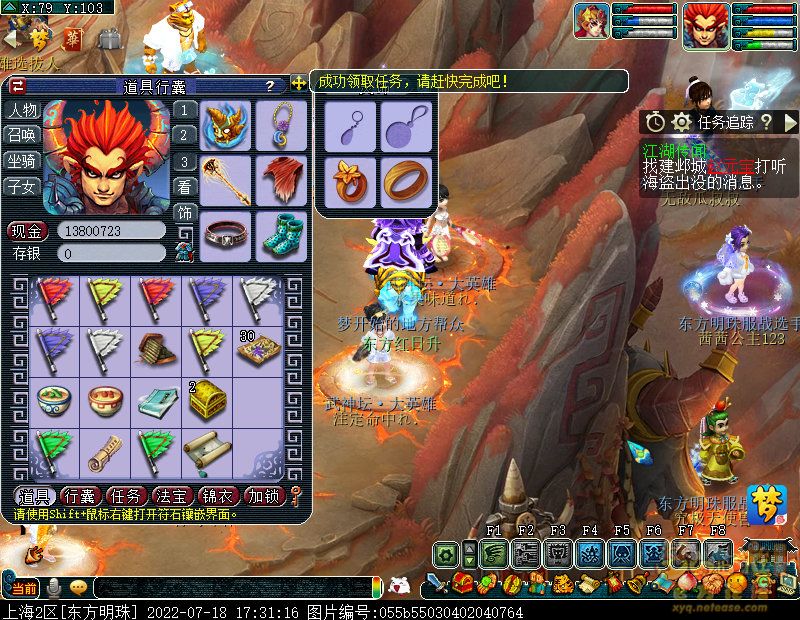Select the golden treasure chest item
The width and height of the screenshot is (800, 620).
205,399
